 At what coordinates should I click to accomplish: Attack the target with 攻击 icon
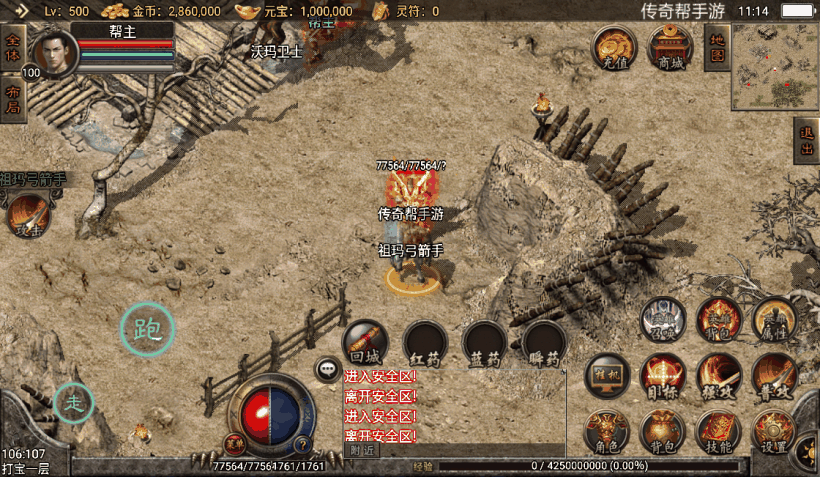[26, 217]
